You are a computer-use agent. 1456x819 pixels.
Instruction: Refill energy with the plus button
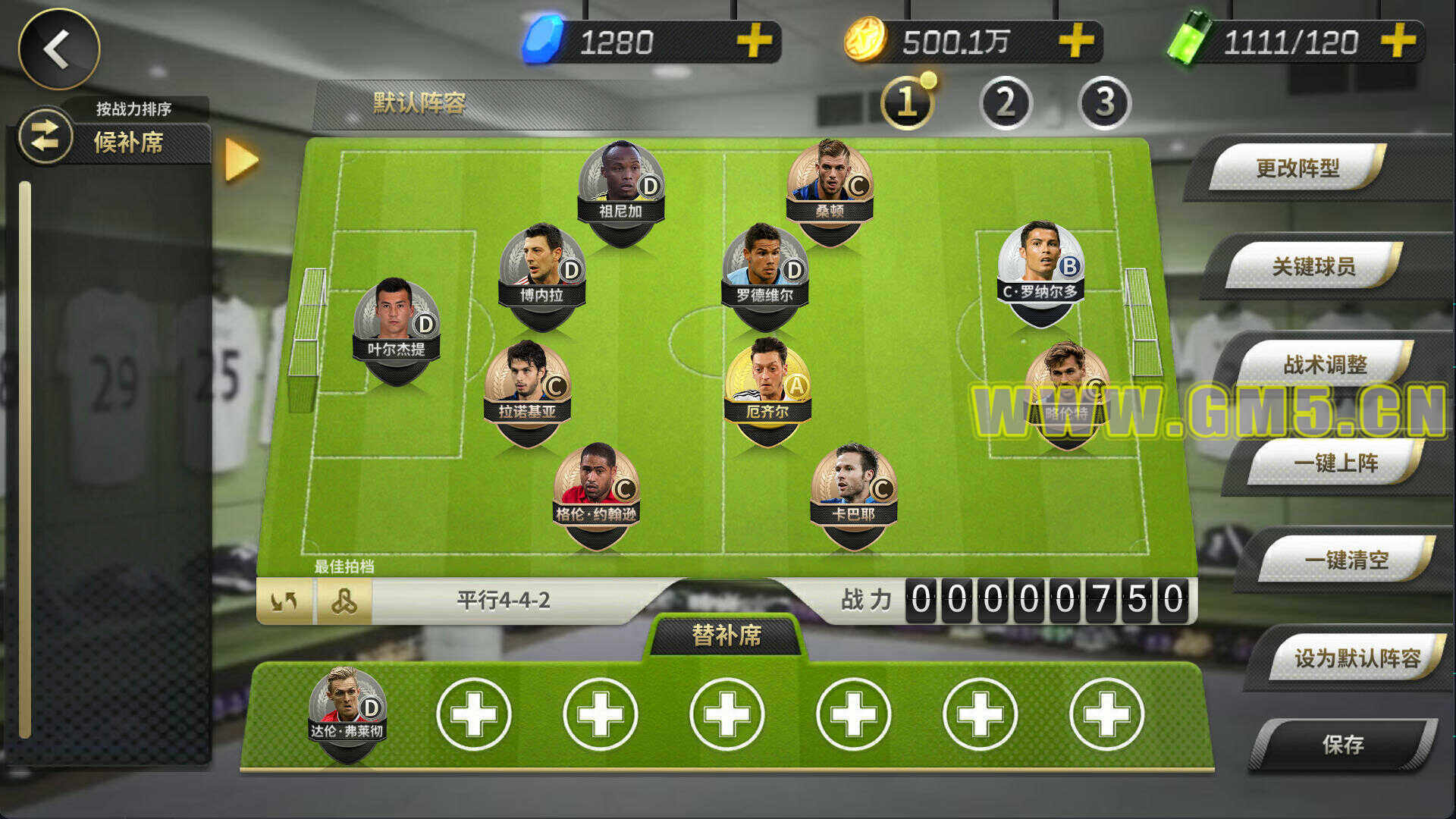1398,41
